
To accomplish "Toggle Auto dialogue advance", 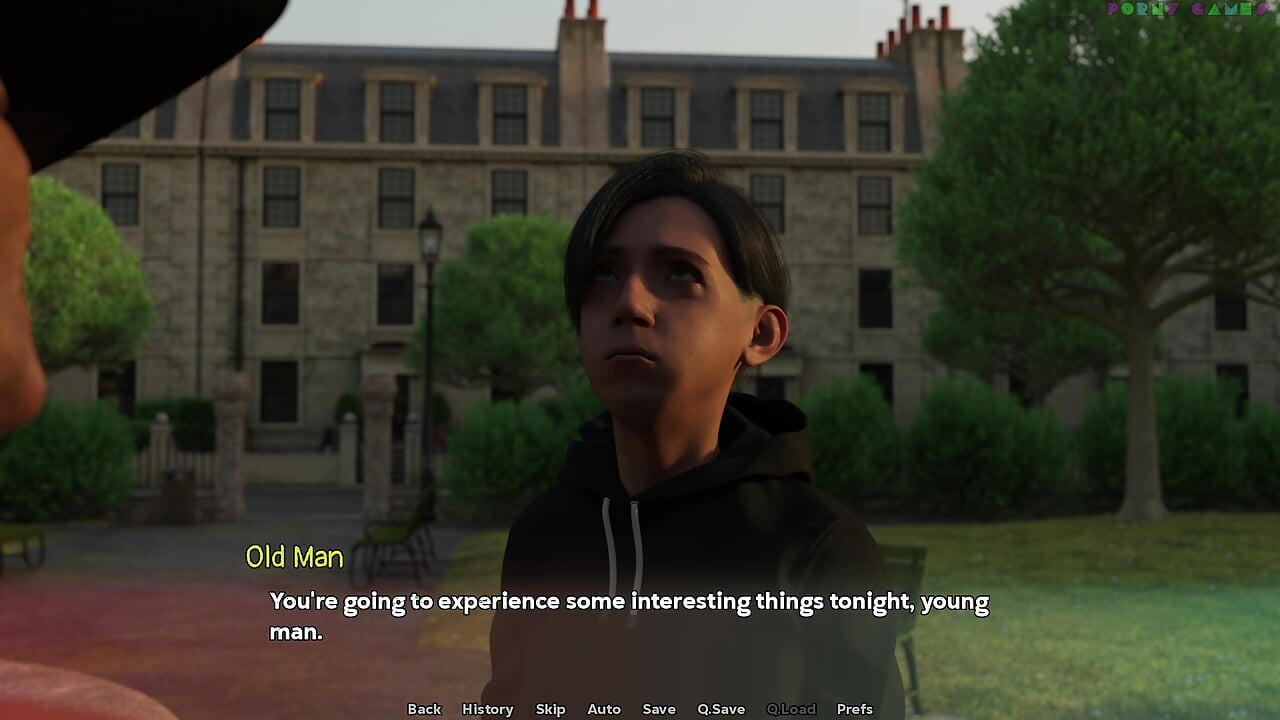I will pyautogui.click(x=604, y=709).
